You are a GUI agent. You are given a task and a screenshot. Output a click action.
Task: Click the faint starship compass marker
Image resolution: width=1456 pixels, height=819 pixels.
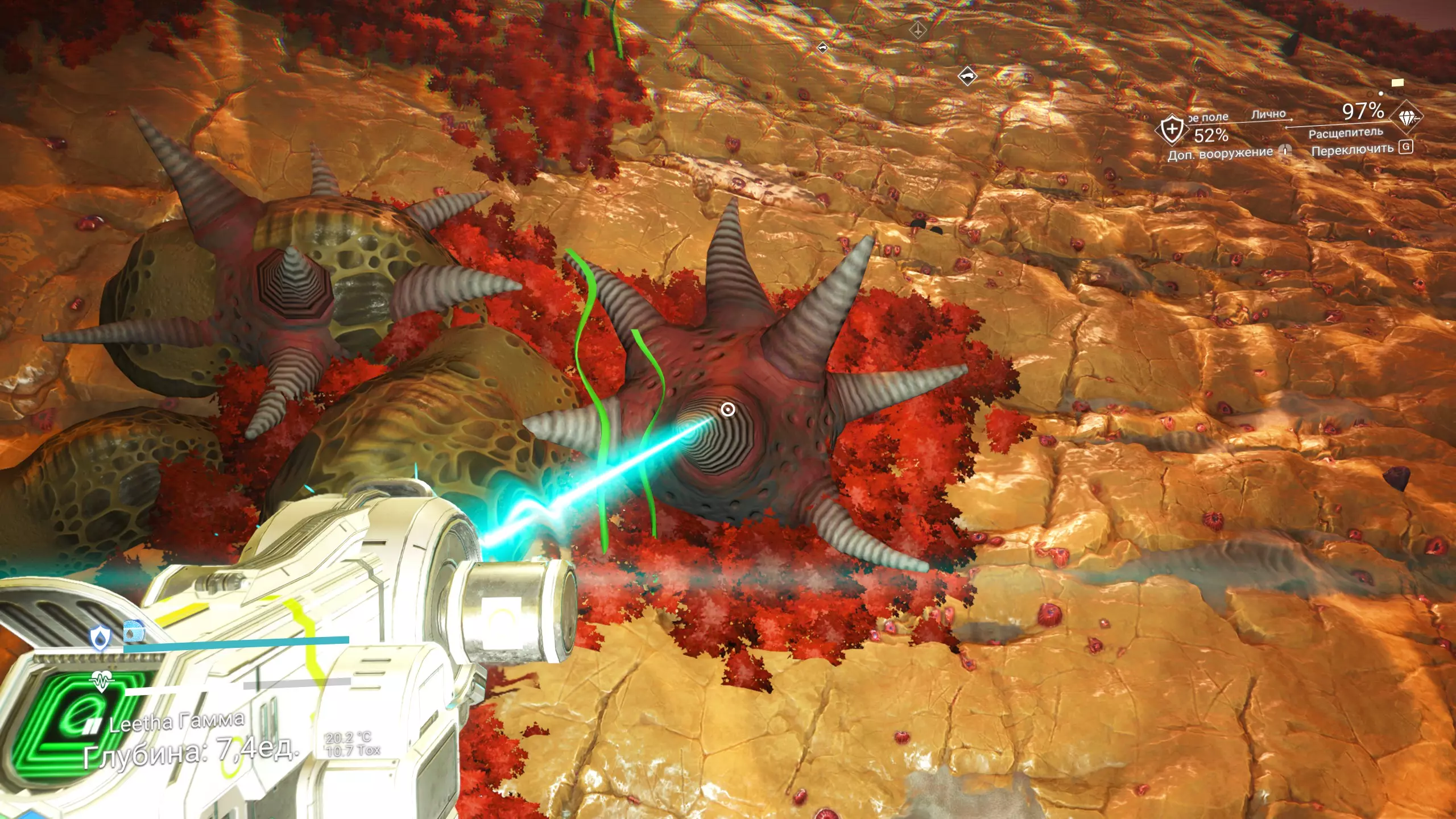(x=917, y=30)
